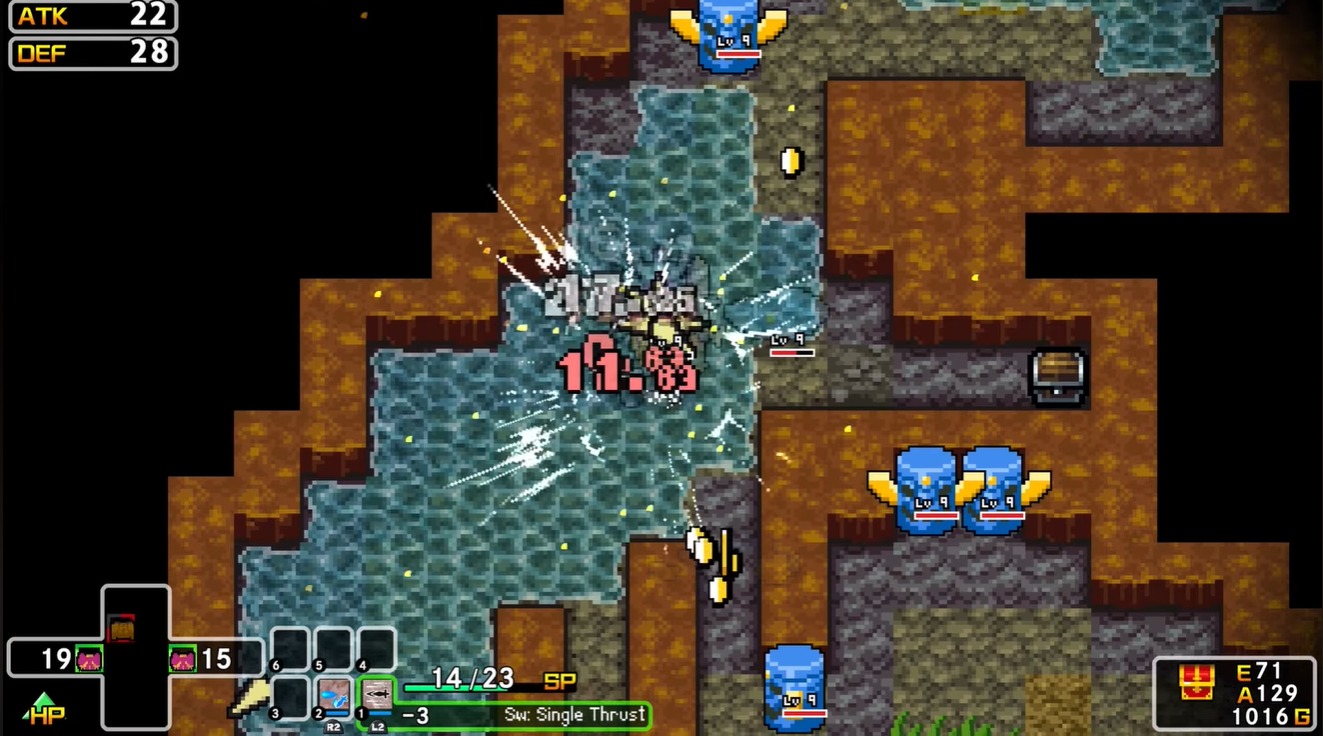
Task: Select the gold item in the top cross slot
Action: (x=121, y=628)
